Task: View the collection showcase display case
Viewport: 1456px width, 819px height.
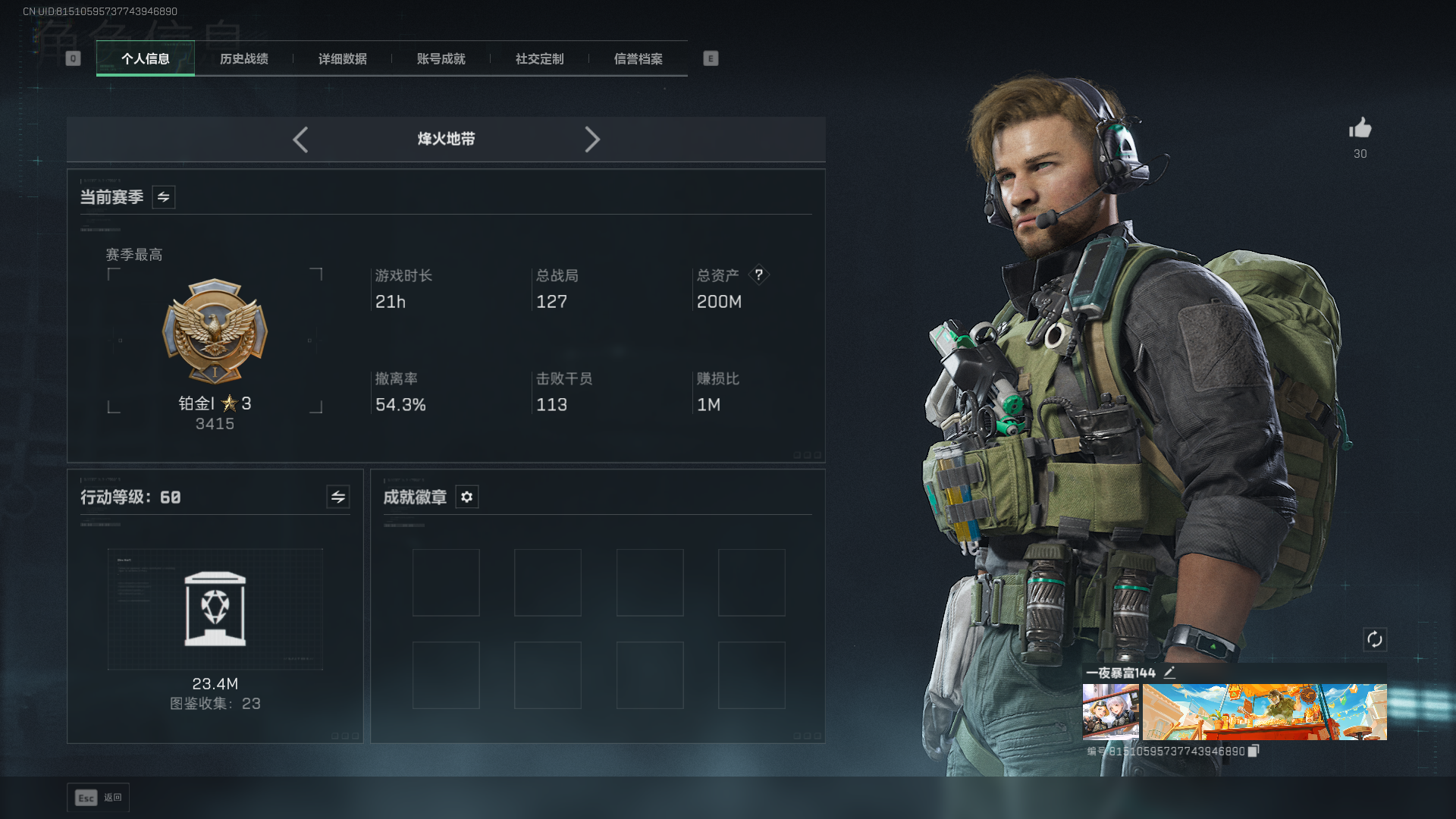Action: pos(215,609)
